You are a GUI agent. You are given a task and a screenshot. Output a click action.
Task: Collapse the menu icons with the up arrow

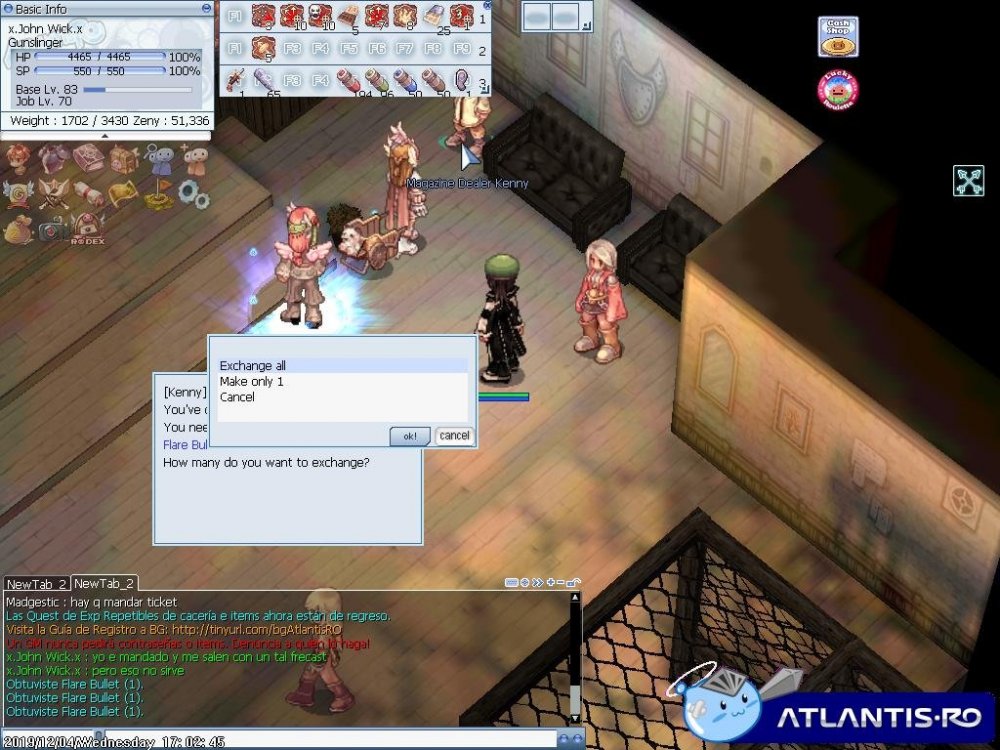click(106, 135)
